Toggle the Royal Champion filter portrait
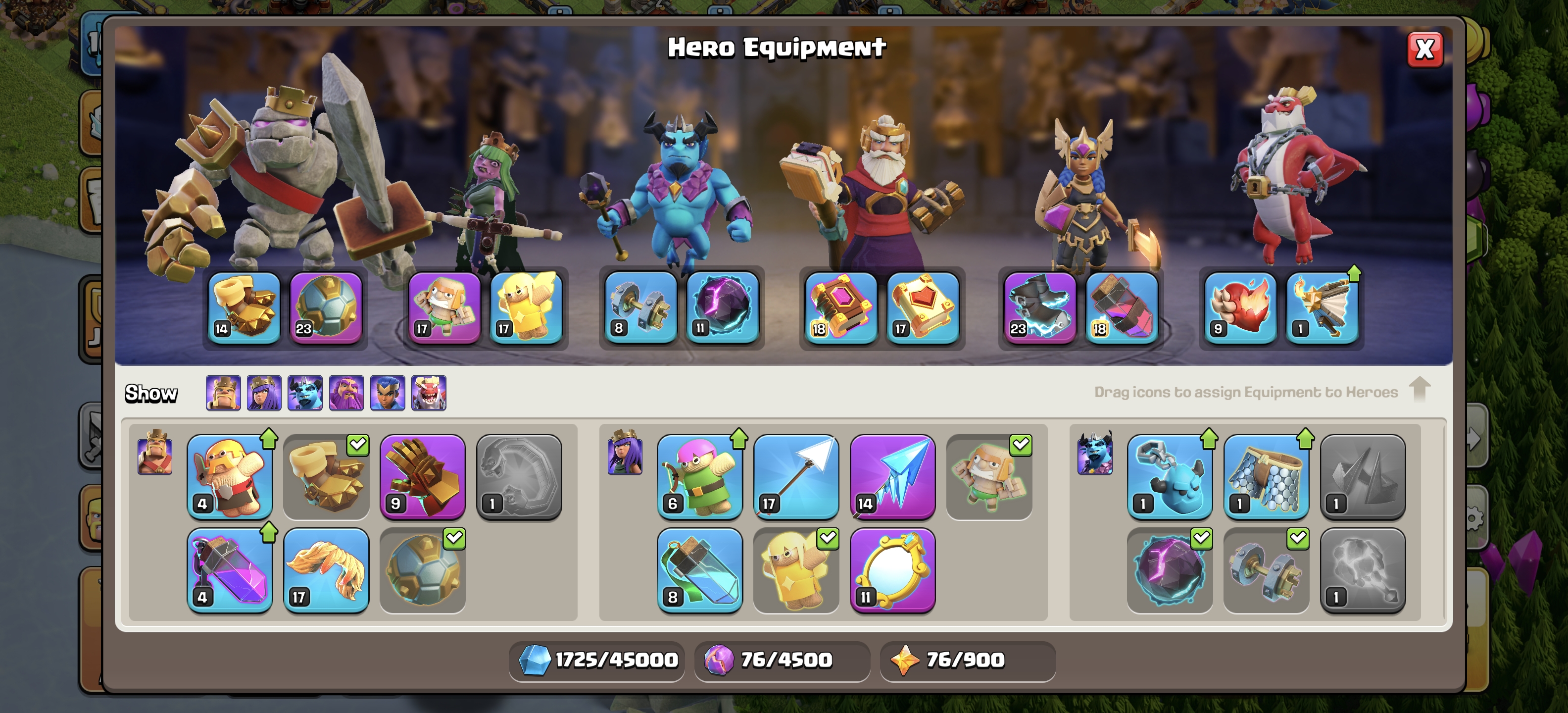The image size is (1568, 713). 388,393
